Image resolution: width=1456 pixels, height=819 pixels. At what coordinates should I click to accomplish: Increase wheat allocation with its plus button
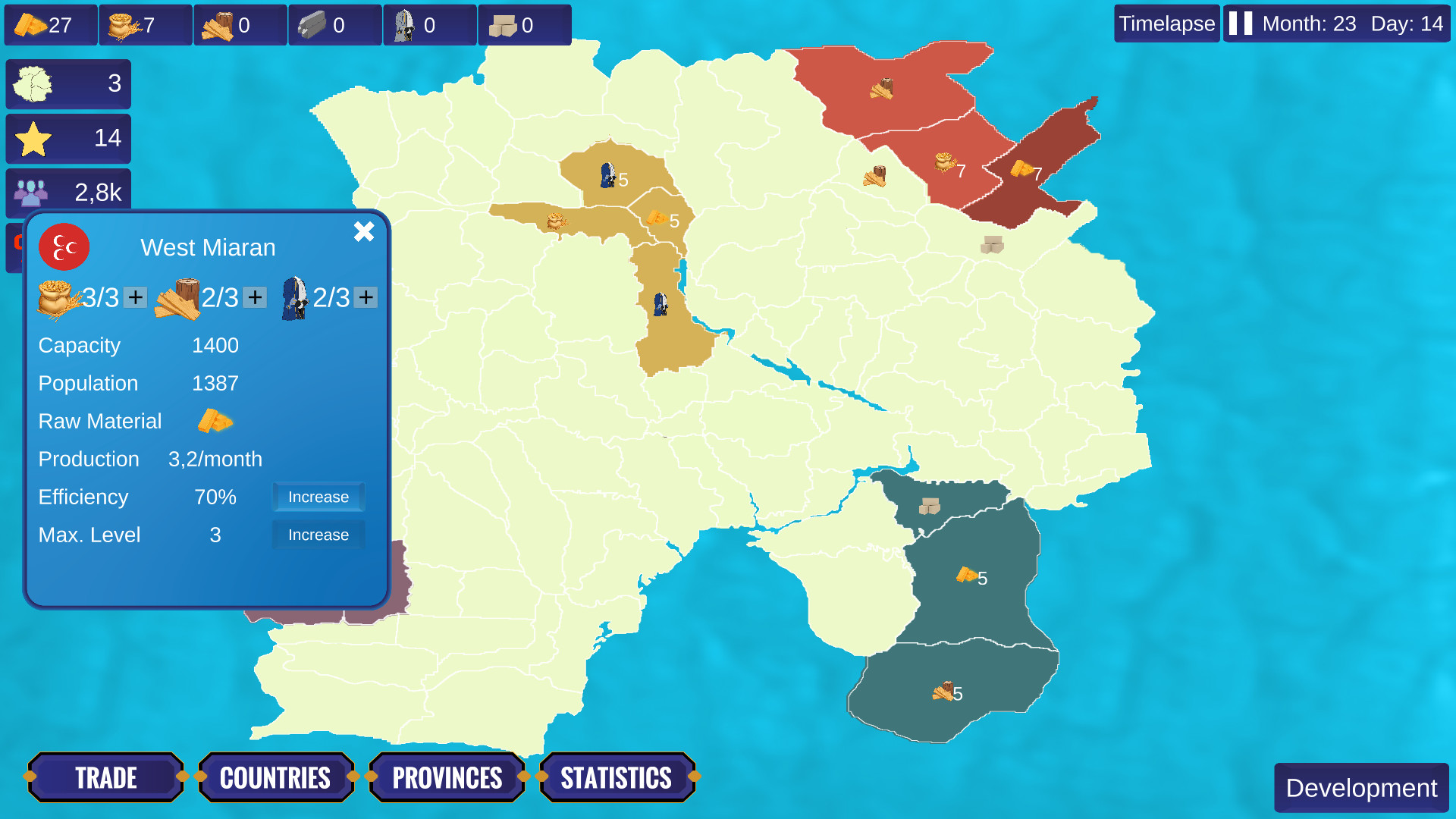136,297
